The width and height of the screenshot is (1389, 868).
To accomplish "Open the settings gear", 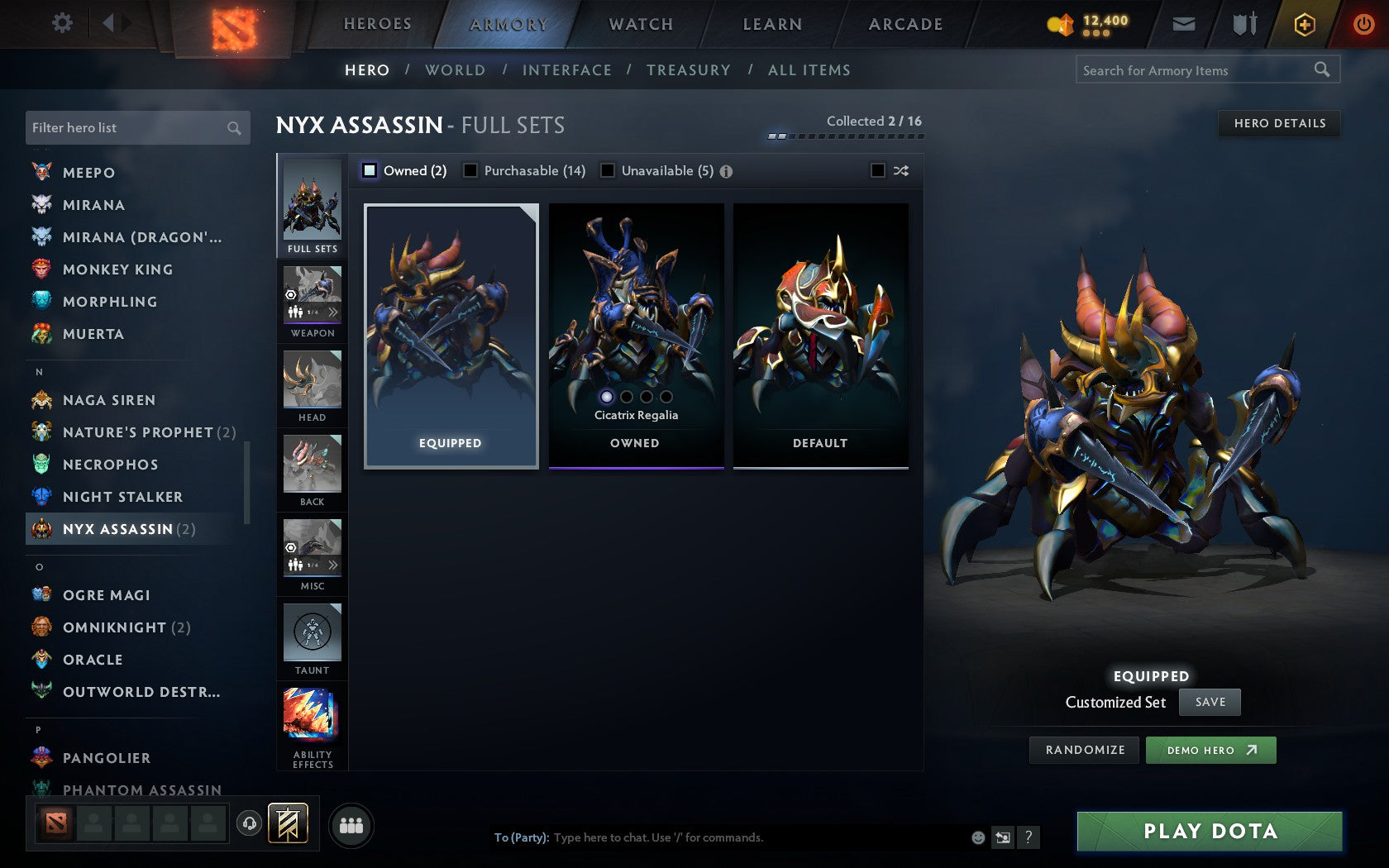I will (x=60, y=23).
